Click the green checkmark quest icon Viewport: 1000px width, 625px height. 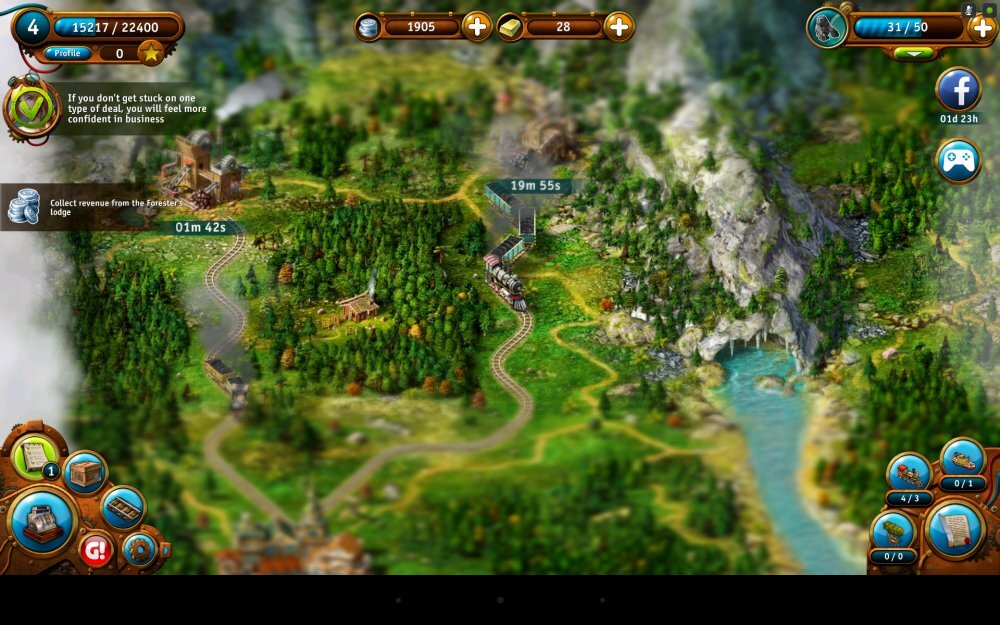tap(31, 108)
